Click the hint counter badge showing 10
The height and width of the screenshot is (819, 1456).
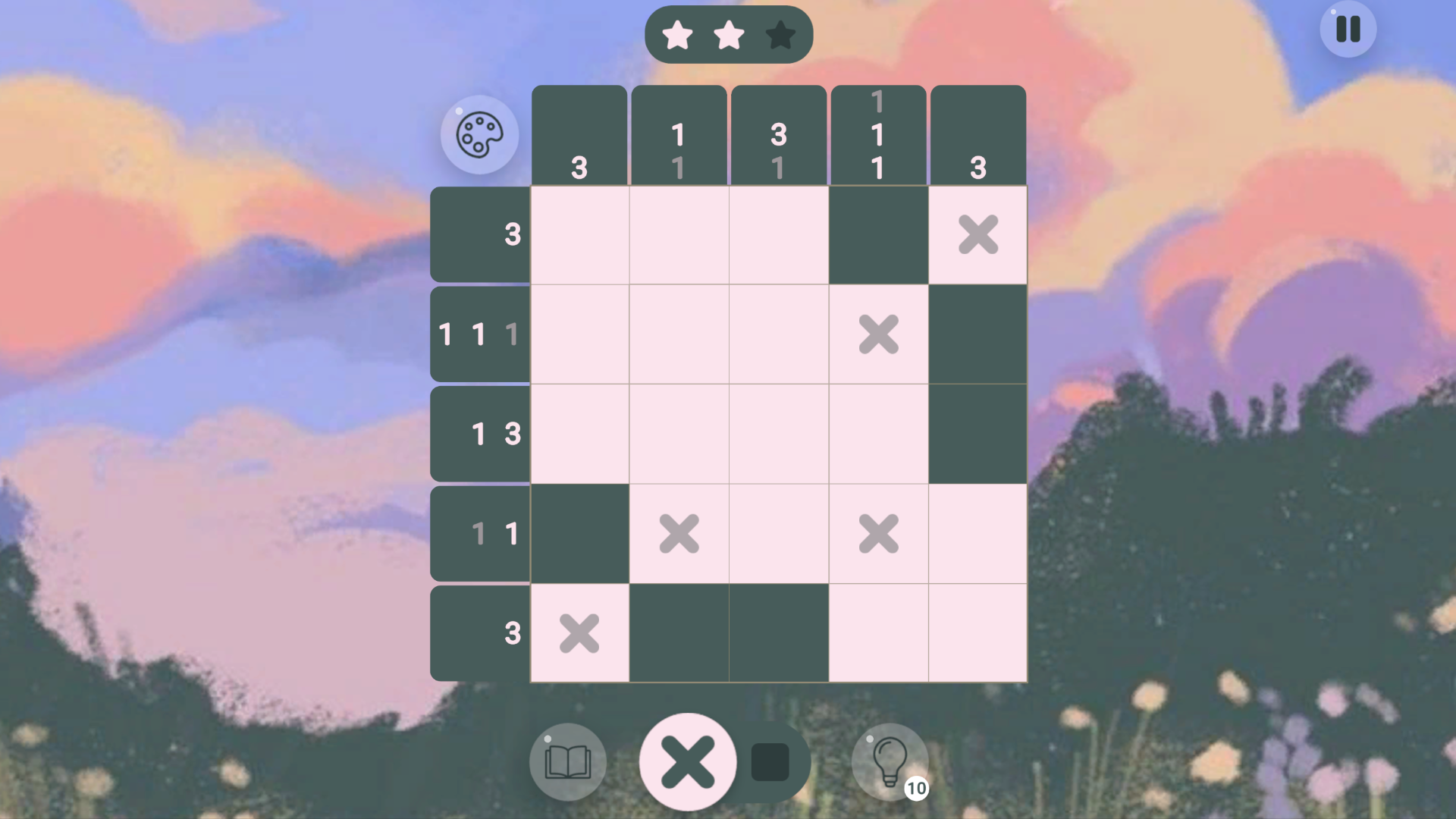click(915, 789)
